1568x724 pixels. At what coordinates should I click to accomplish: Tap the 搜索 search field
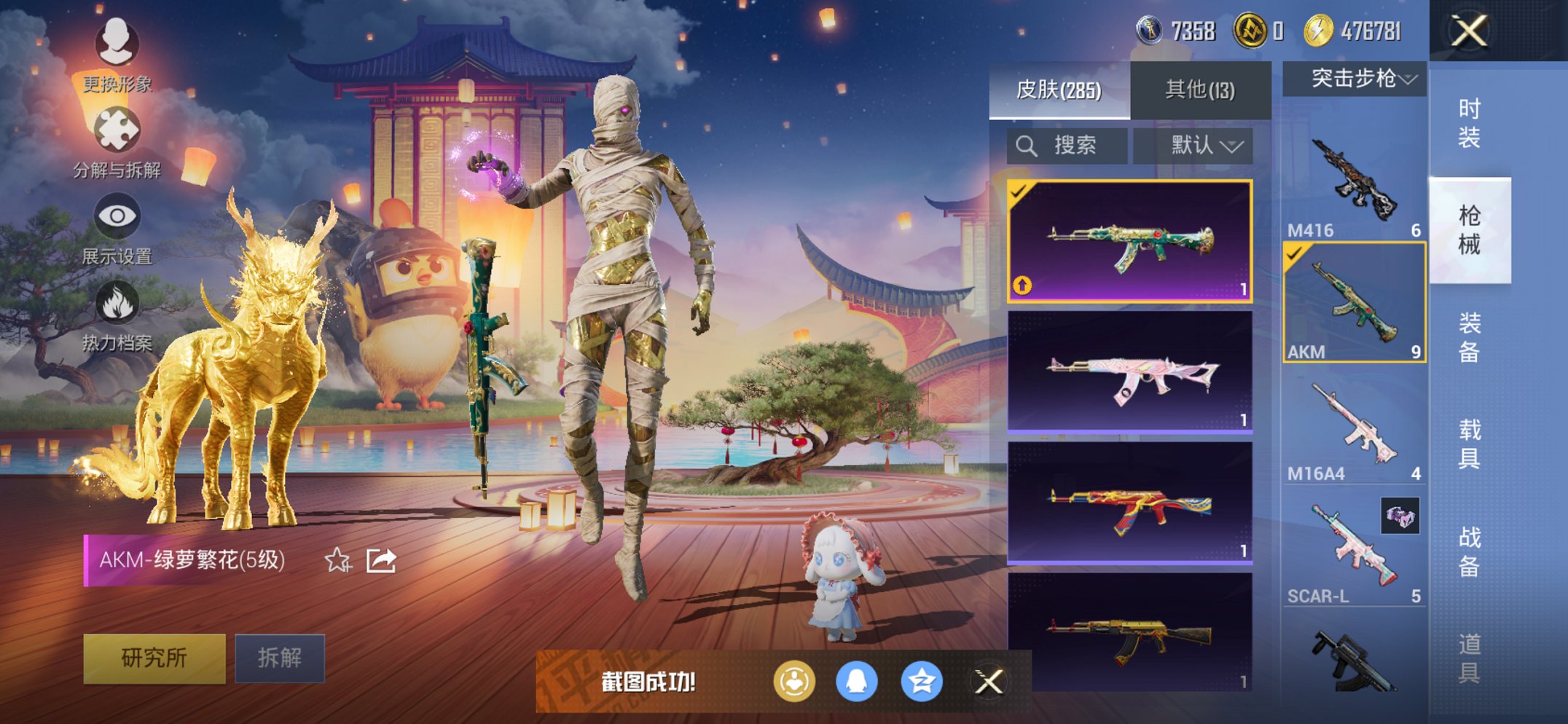coord(1067,145)
